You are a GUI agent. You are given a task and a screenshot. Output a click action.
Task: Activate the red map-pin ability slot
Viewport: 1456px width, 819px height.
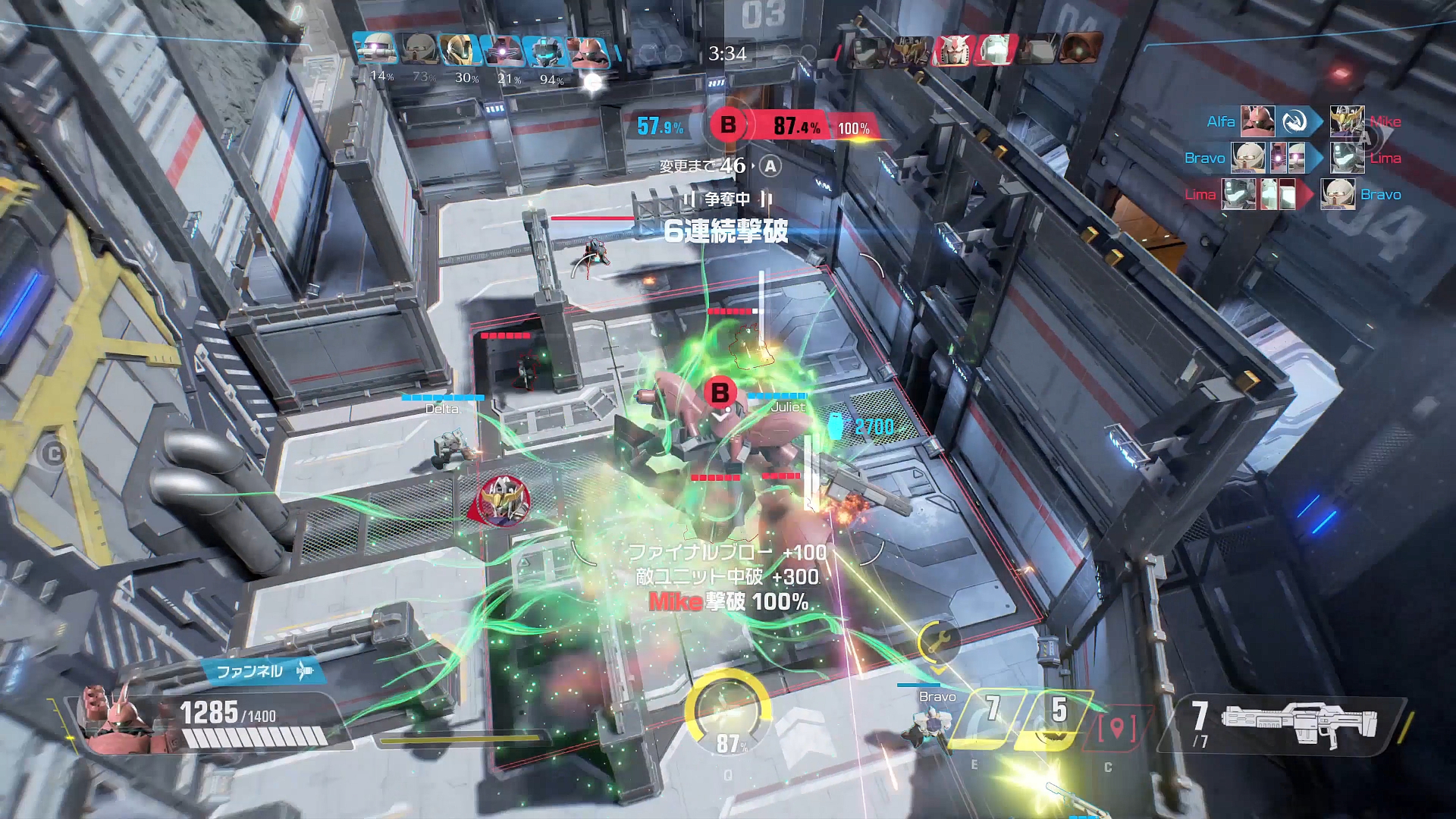(1117, 728)
